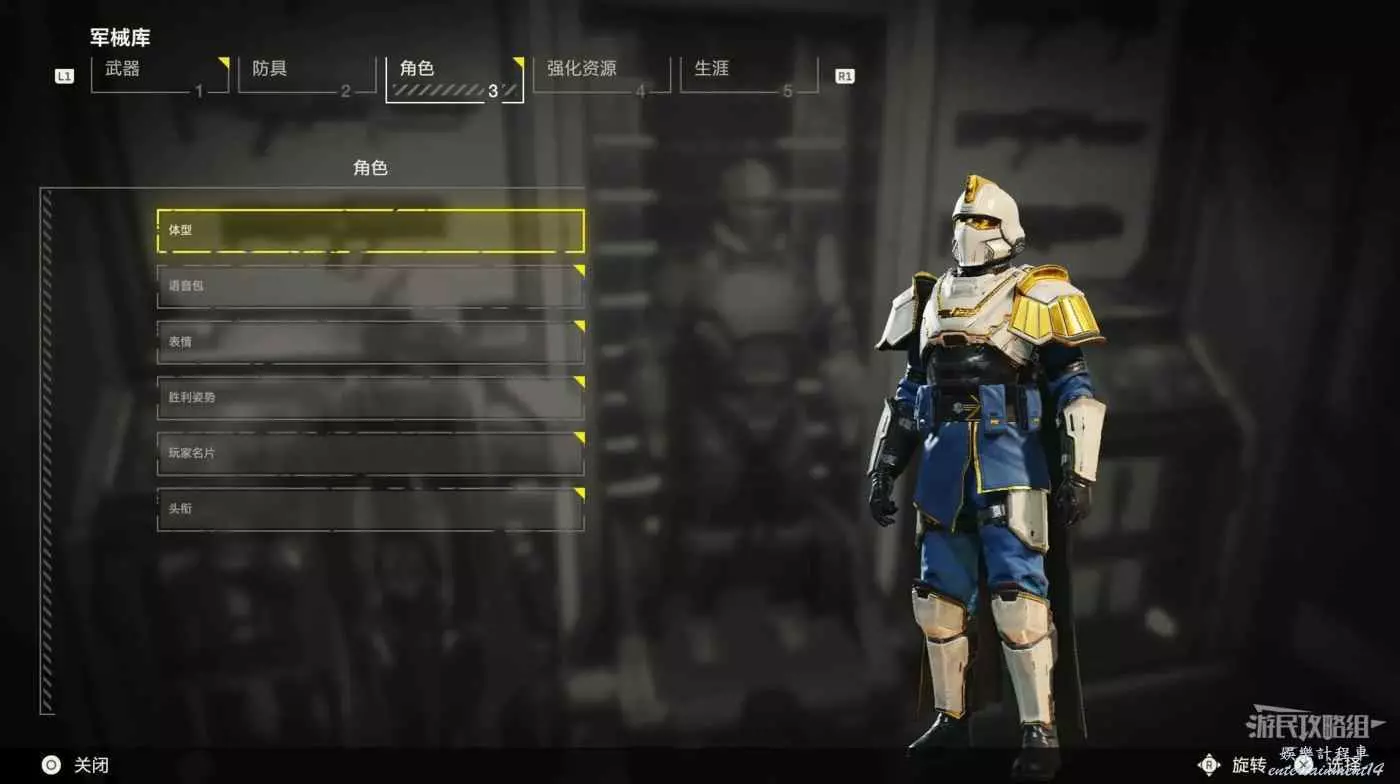Viewport: 1400px width, 784px height.
Task: Choose the 体型 body type entry
Action: (x=370, y=231)
